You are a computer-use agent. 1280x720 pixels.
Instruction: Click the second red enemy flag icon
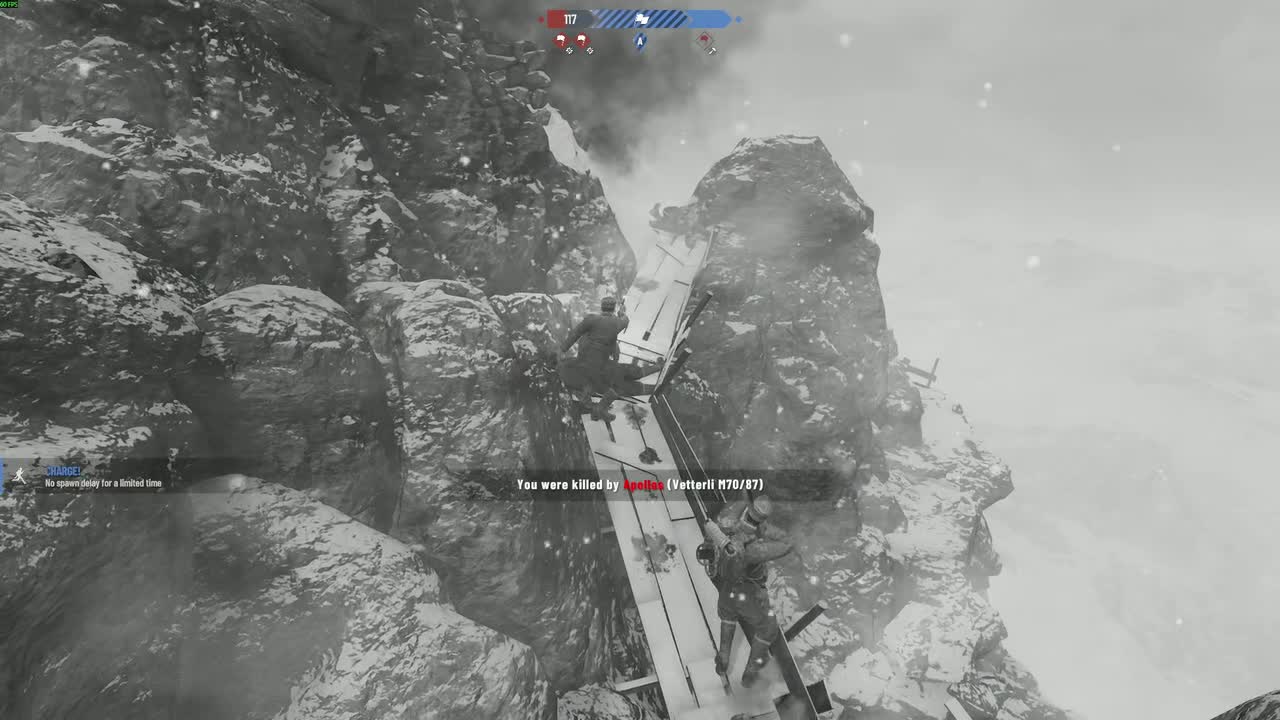click(583, 40)
